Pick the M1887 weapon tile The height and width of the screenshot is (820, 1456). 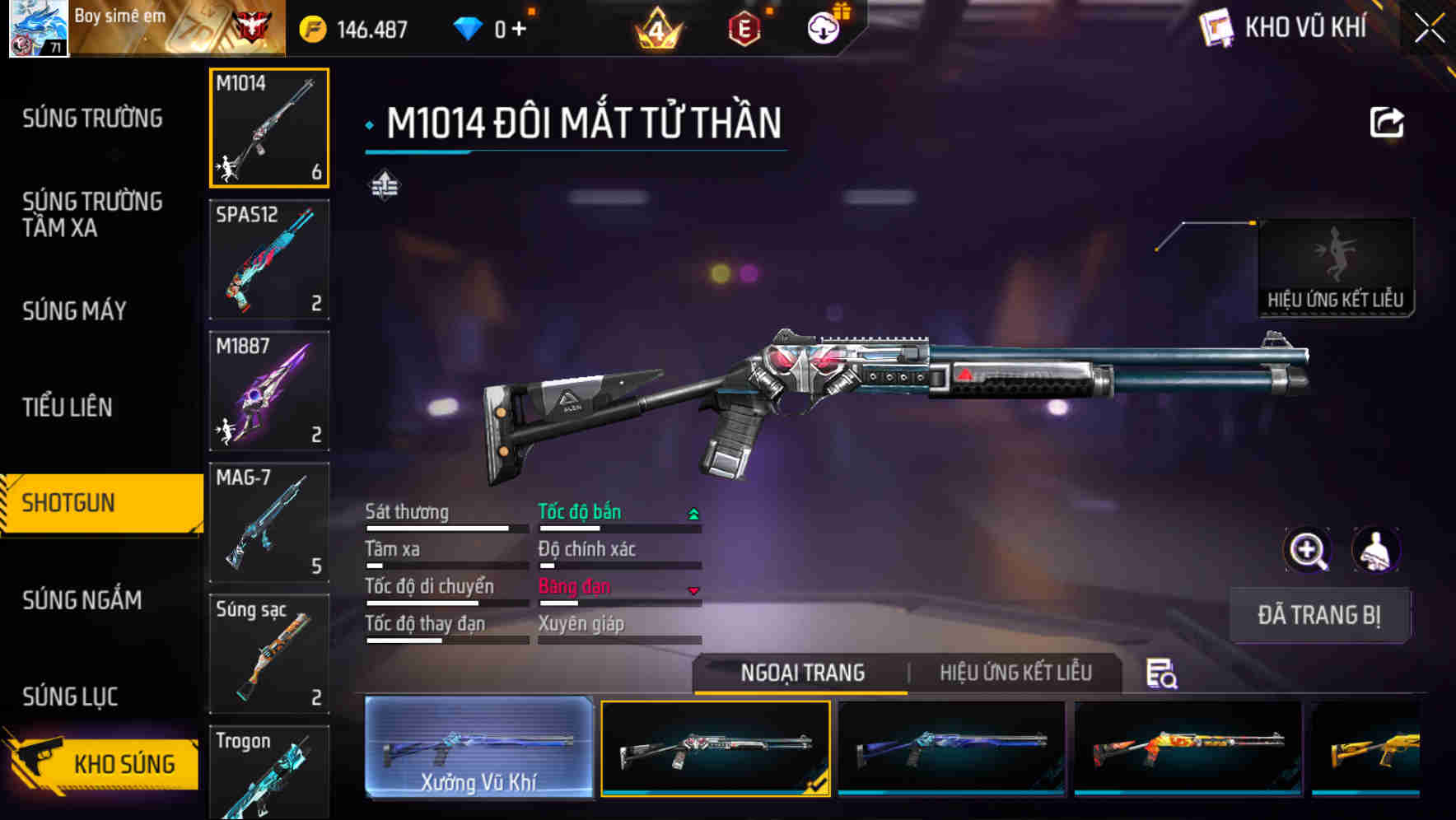click(269, 391)
